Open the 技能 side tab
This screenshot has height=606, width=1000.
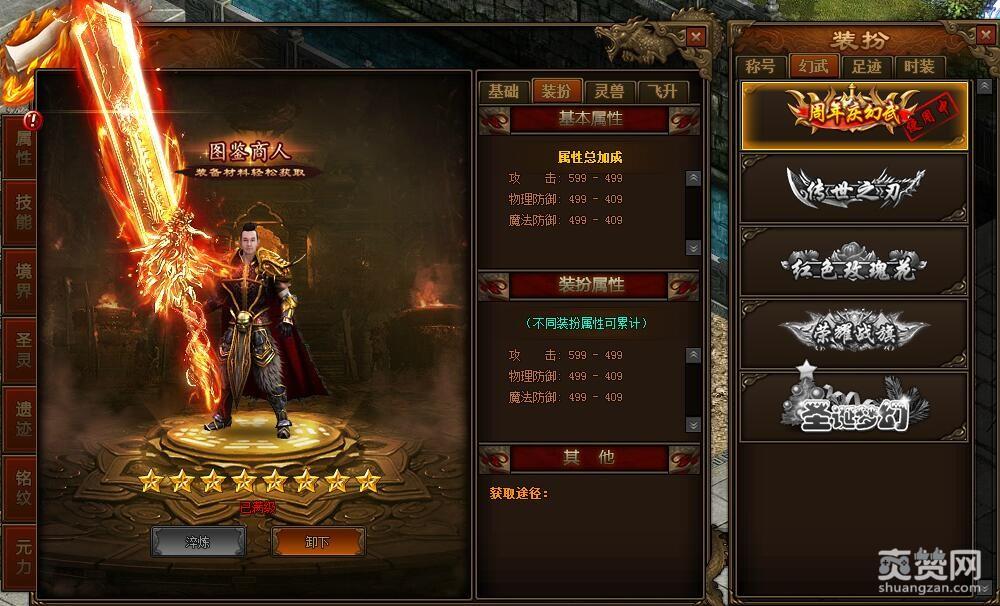[x=22, y=211]
